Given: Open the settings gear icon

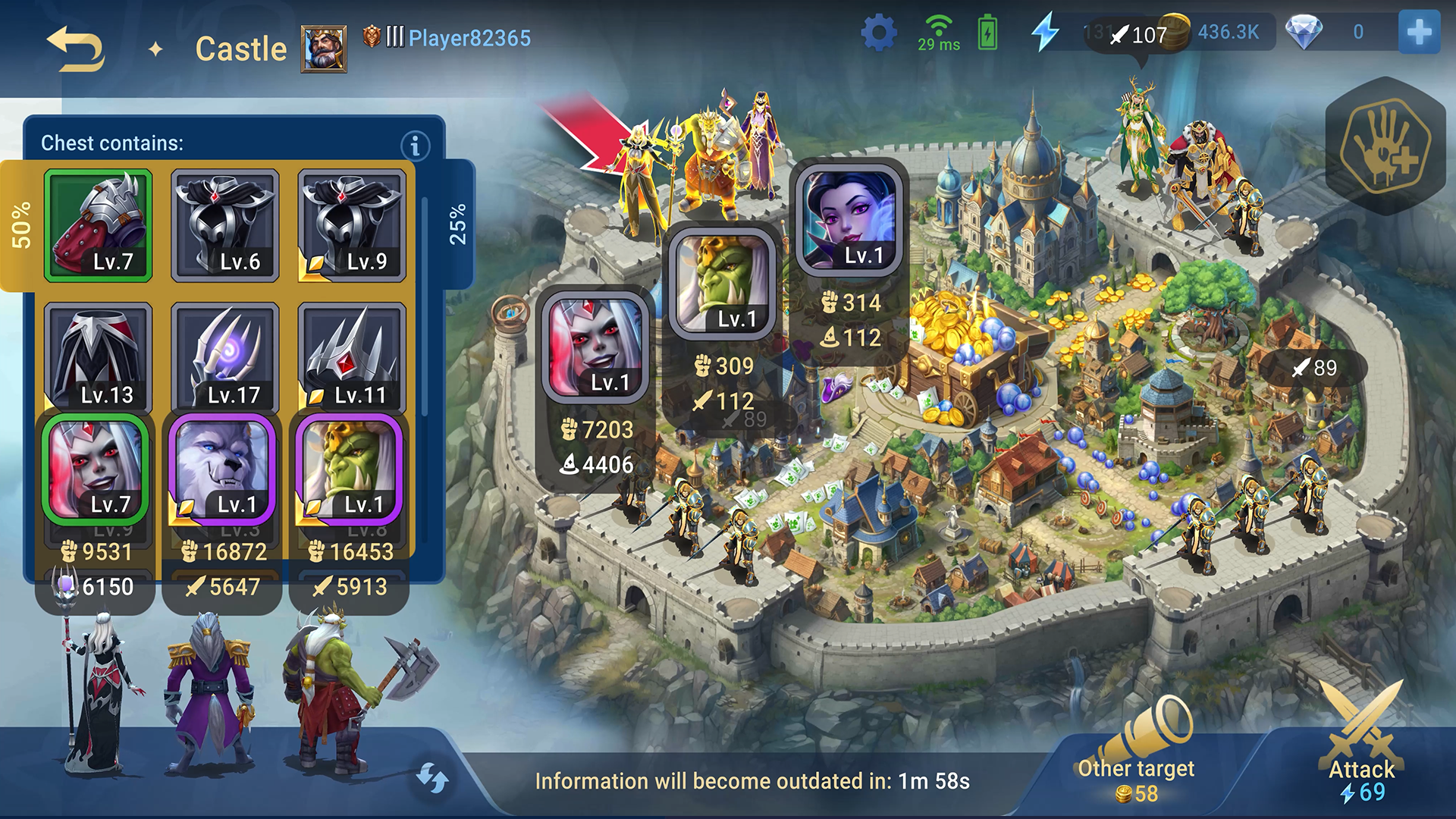Looking at the screenshot, I should [x=878, y=33].
